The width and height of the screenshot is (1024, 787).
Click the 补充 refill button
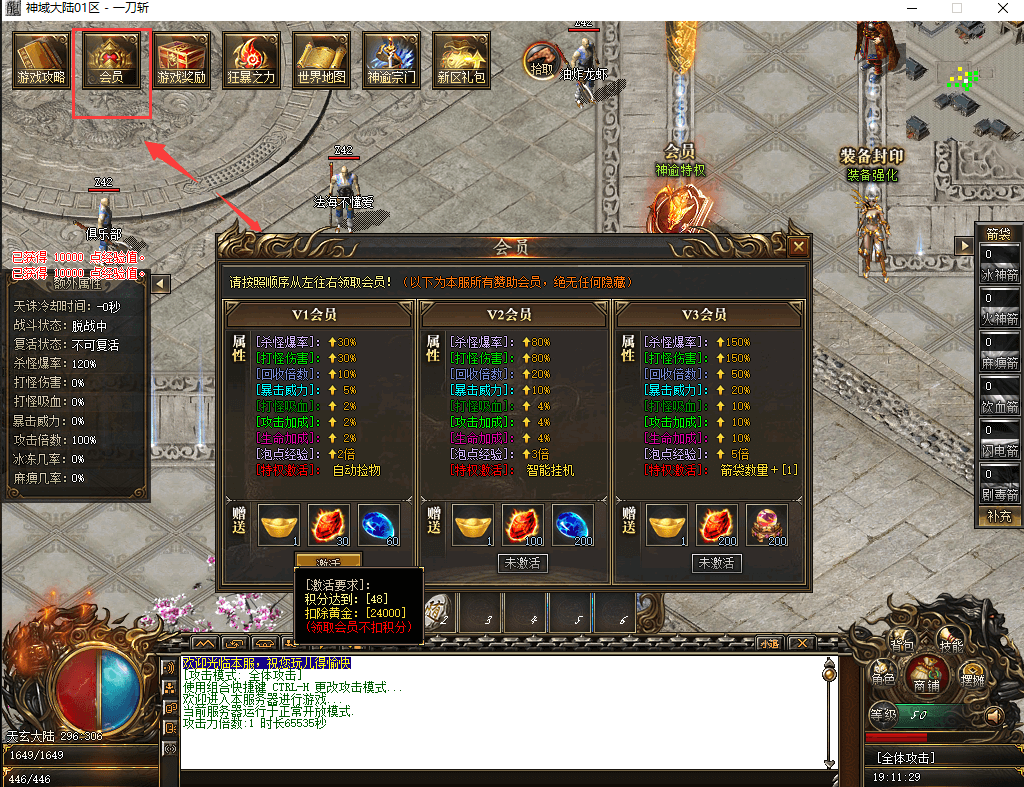999,516
